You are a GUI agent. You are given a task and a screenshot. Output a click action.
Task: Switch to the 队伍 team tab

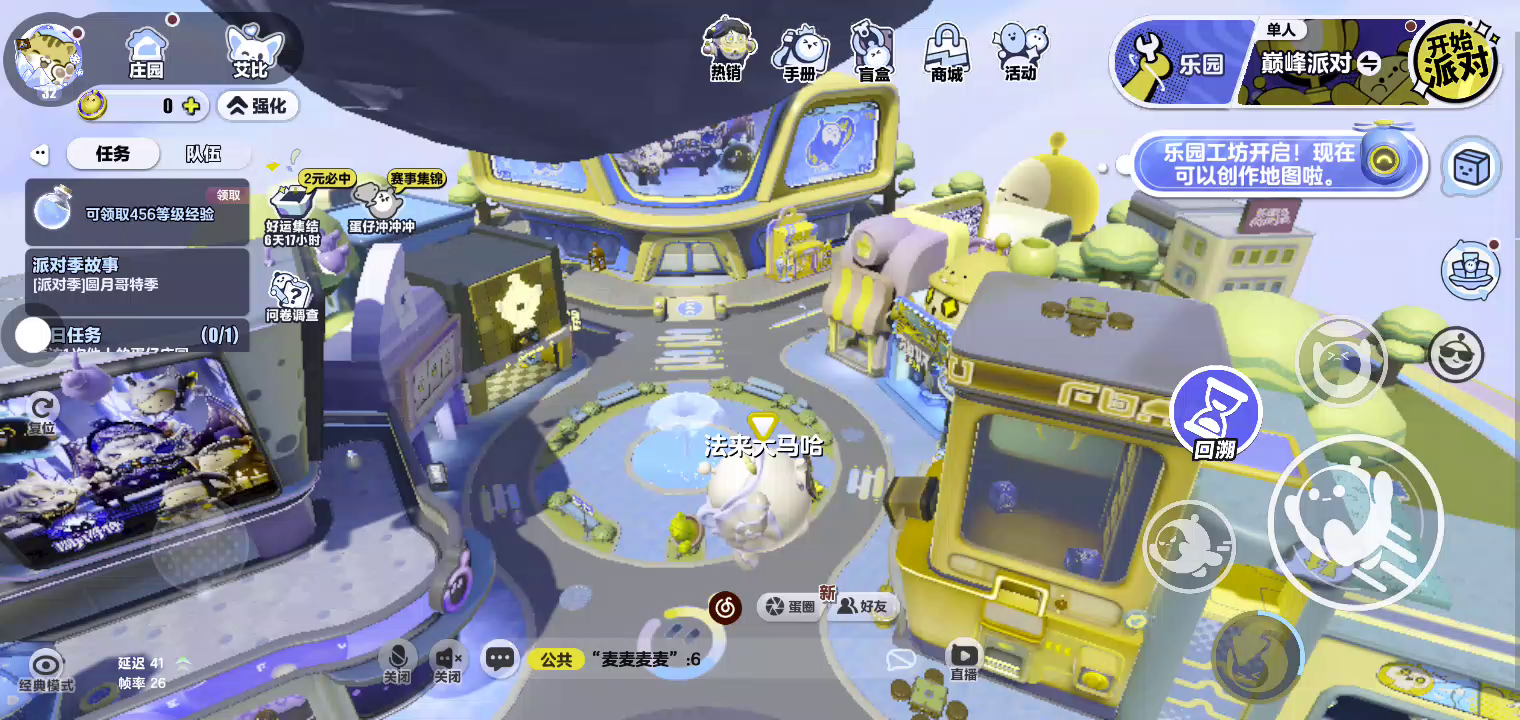203,154
